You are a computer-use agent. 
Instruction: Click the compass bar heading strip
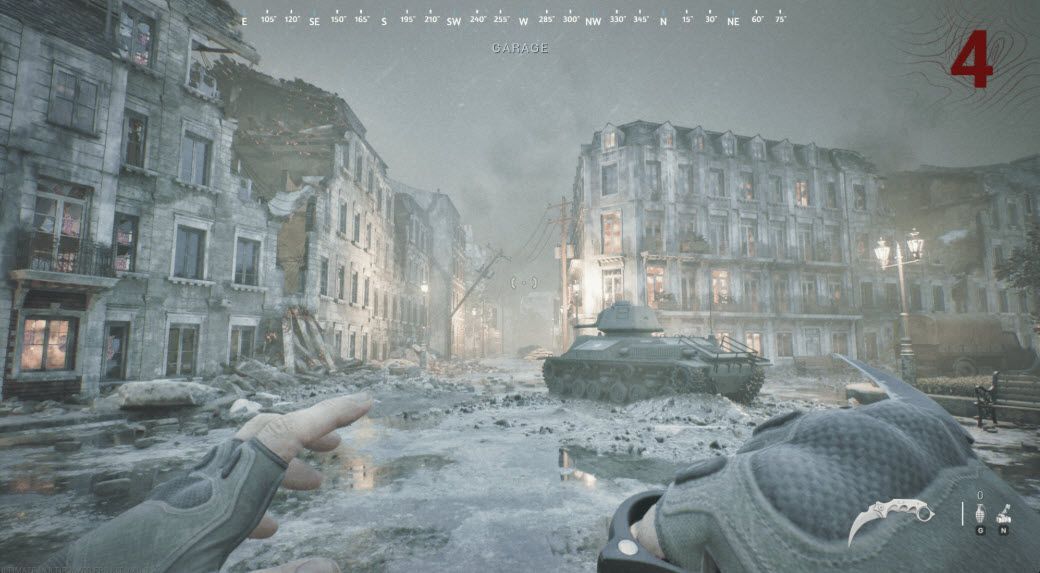tap(519, 19)
